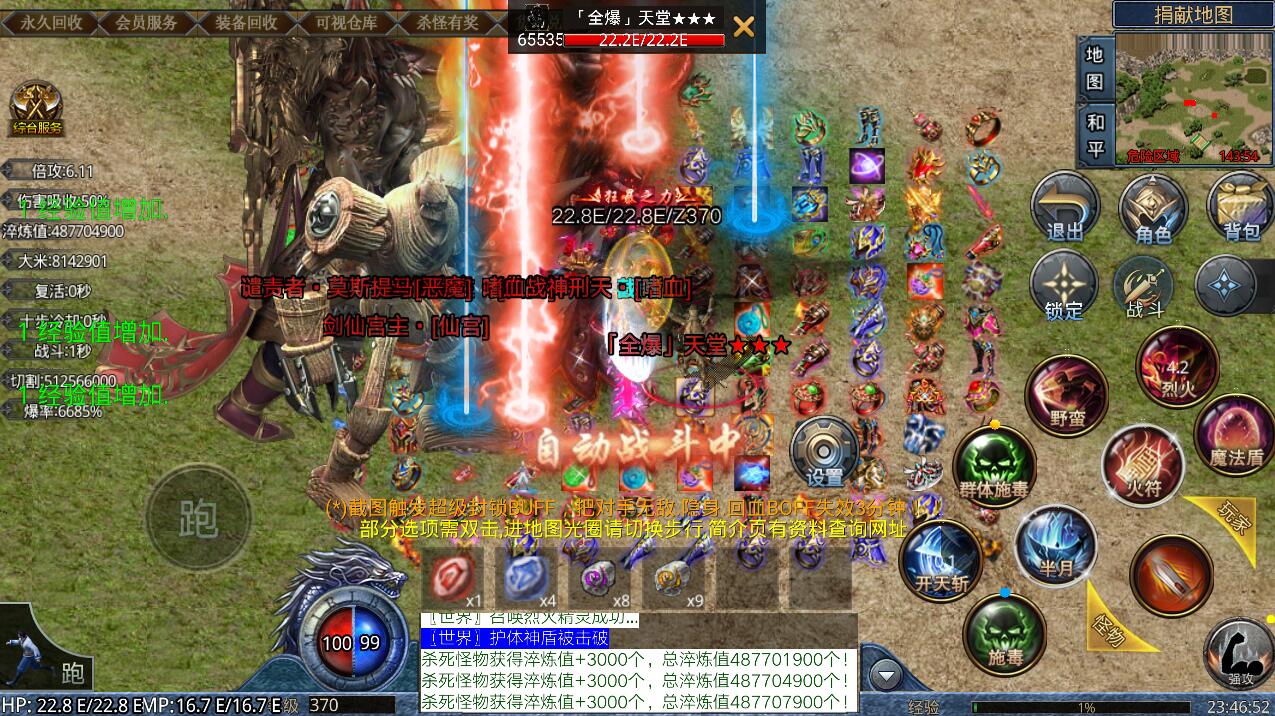1275x716 pixels.
Task: Open the 可视仓库 warehouse tab
Action: click(x=347, y=21)
